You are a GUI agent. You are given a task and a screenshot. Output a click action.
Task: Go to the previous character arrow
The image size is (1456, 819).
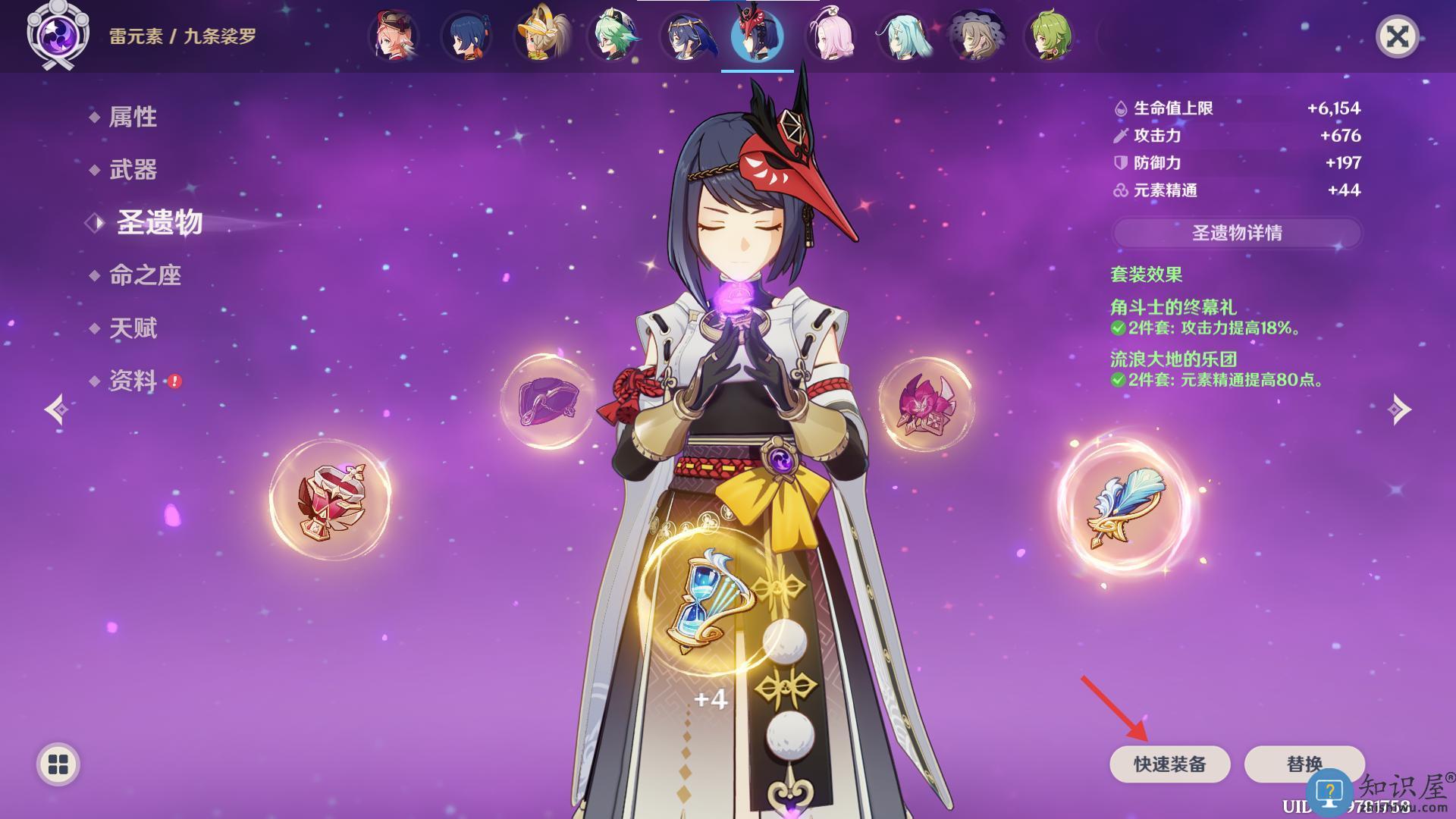click(x=57, y=409)
